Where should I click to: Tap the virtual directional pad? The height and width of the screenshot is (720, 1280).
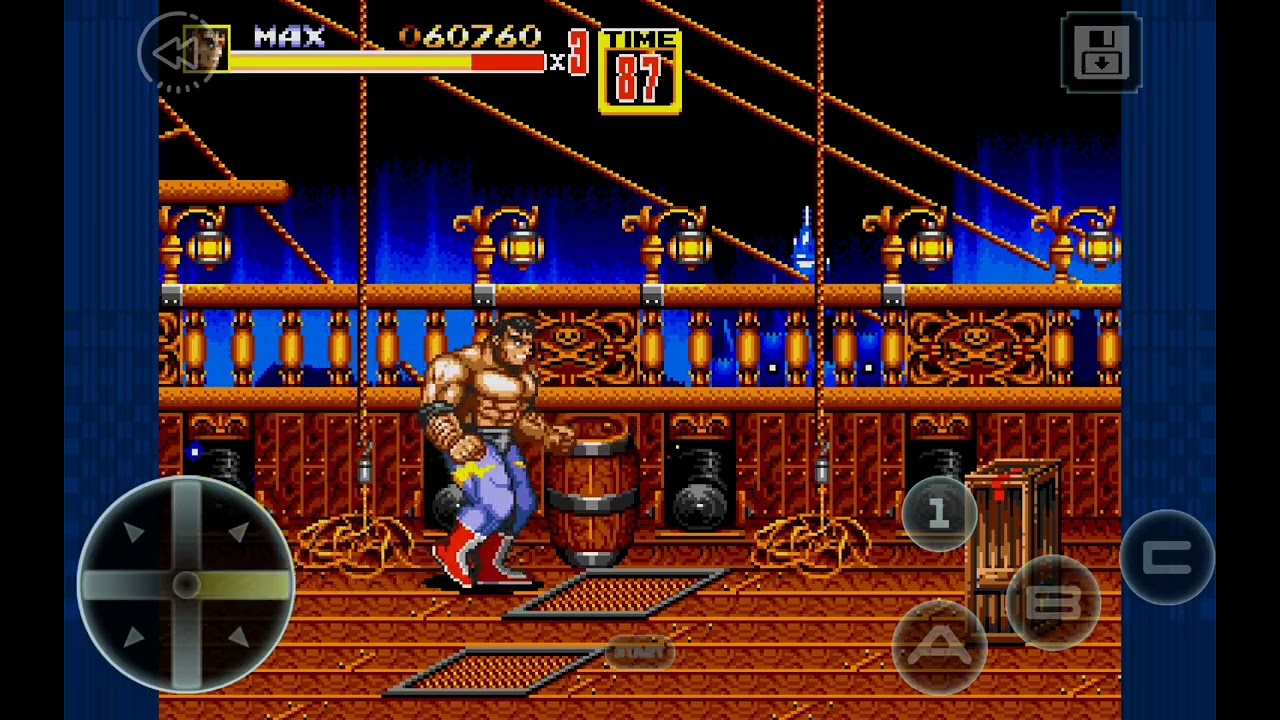186,585
